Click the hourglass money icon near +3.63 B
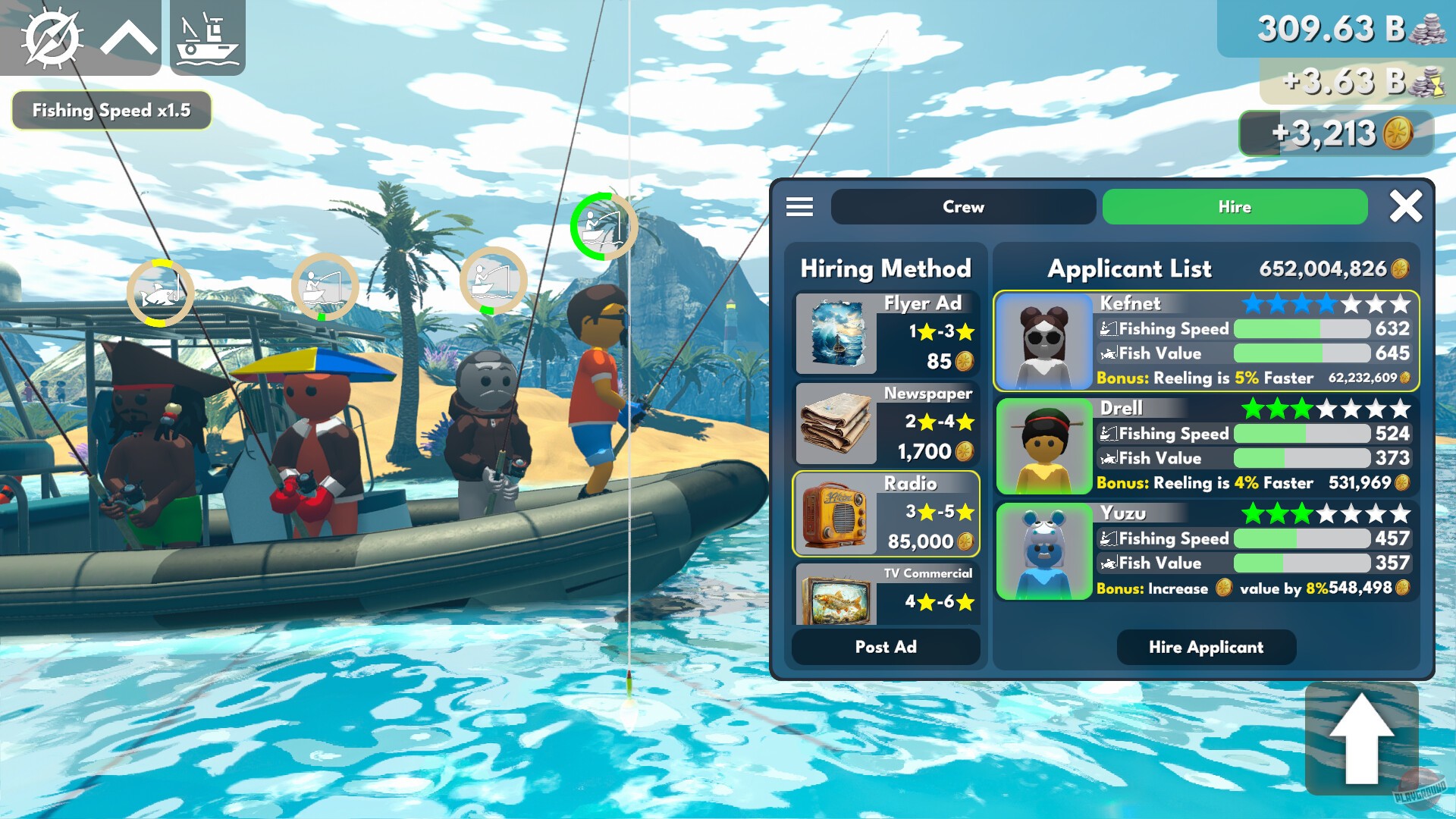The image size is (1456, 819). (1429, 86)
